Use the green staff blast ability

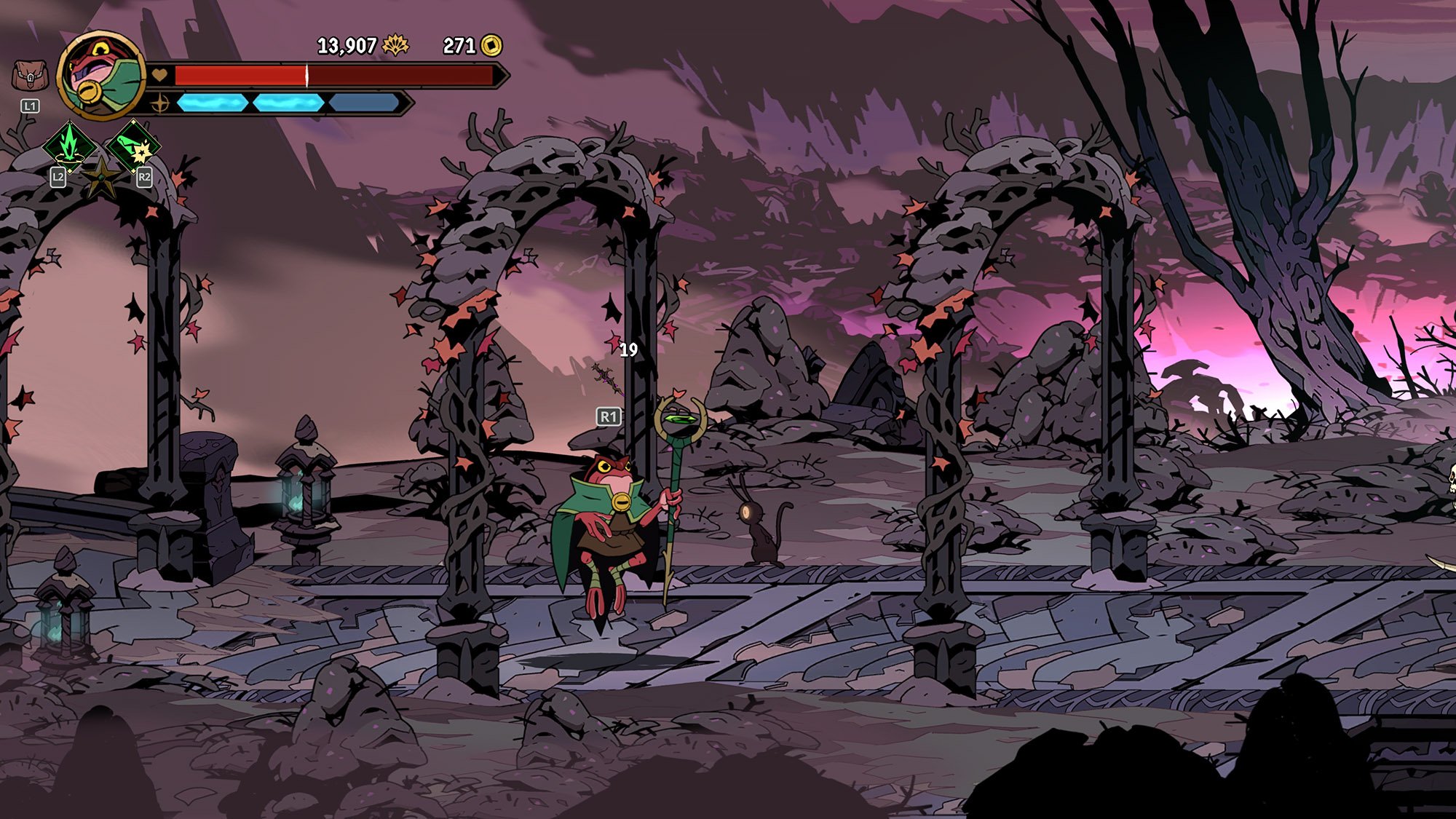[133, 146]
